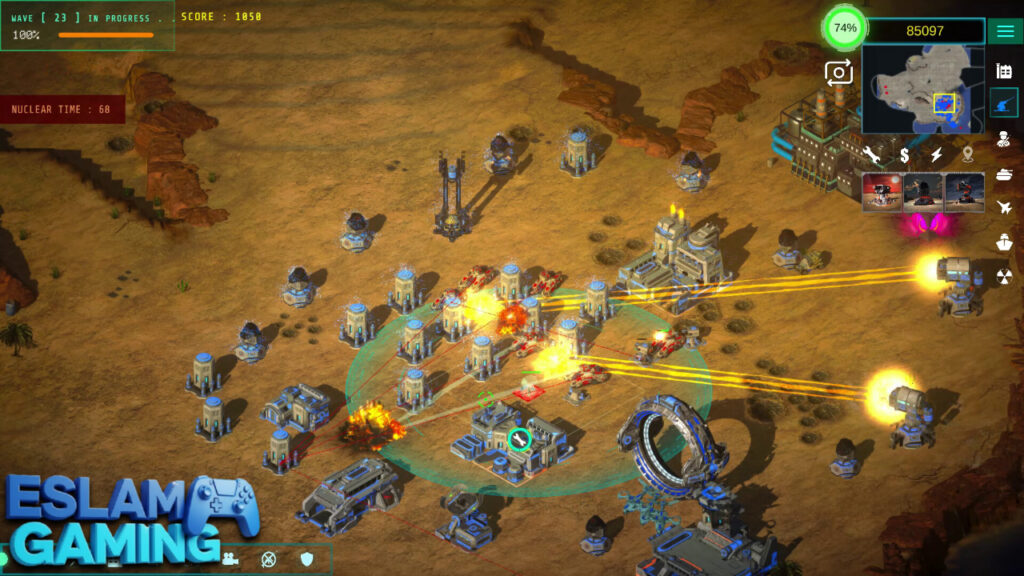1024x576 pixels.
Task: Click the video camera icon
Action: click(231, 558)
